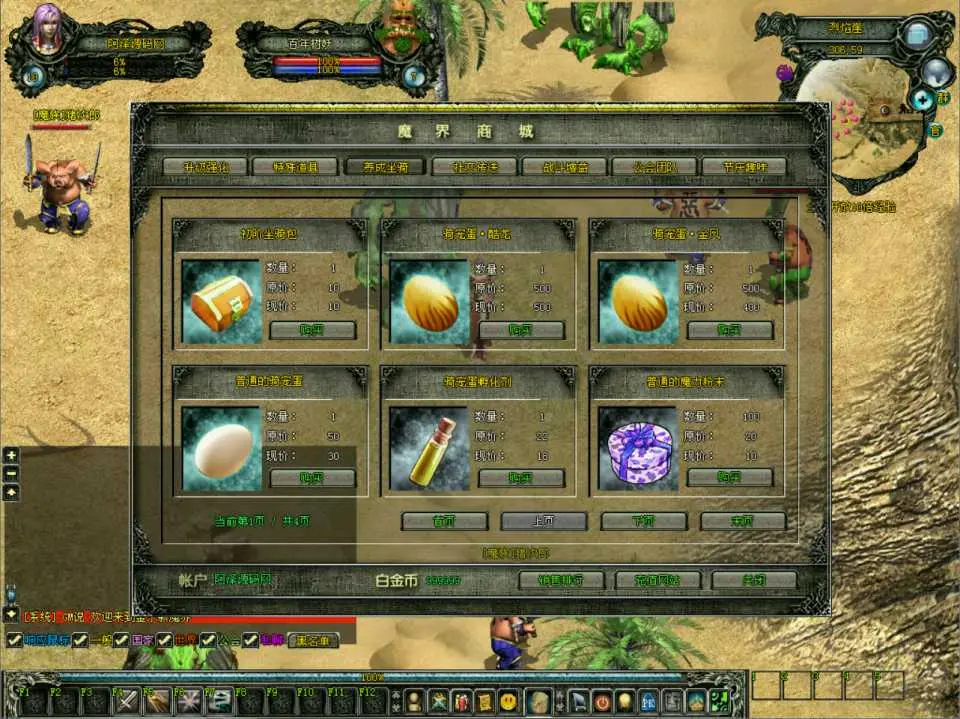
Task: Select the 战斗增益 category tab
Action: click(565, 167)
